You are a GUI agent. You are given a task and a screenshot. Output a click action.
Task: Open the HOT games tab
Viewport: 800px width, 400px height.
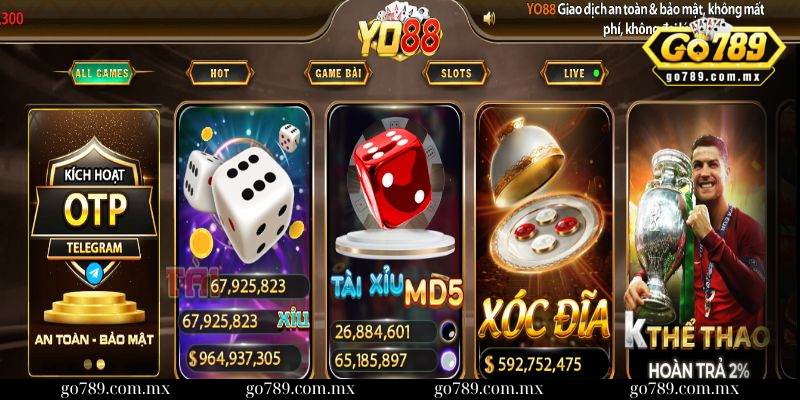pyautogui.click(x=218, y=73)
